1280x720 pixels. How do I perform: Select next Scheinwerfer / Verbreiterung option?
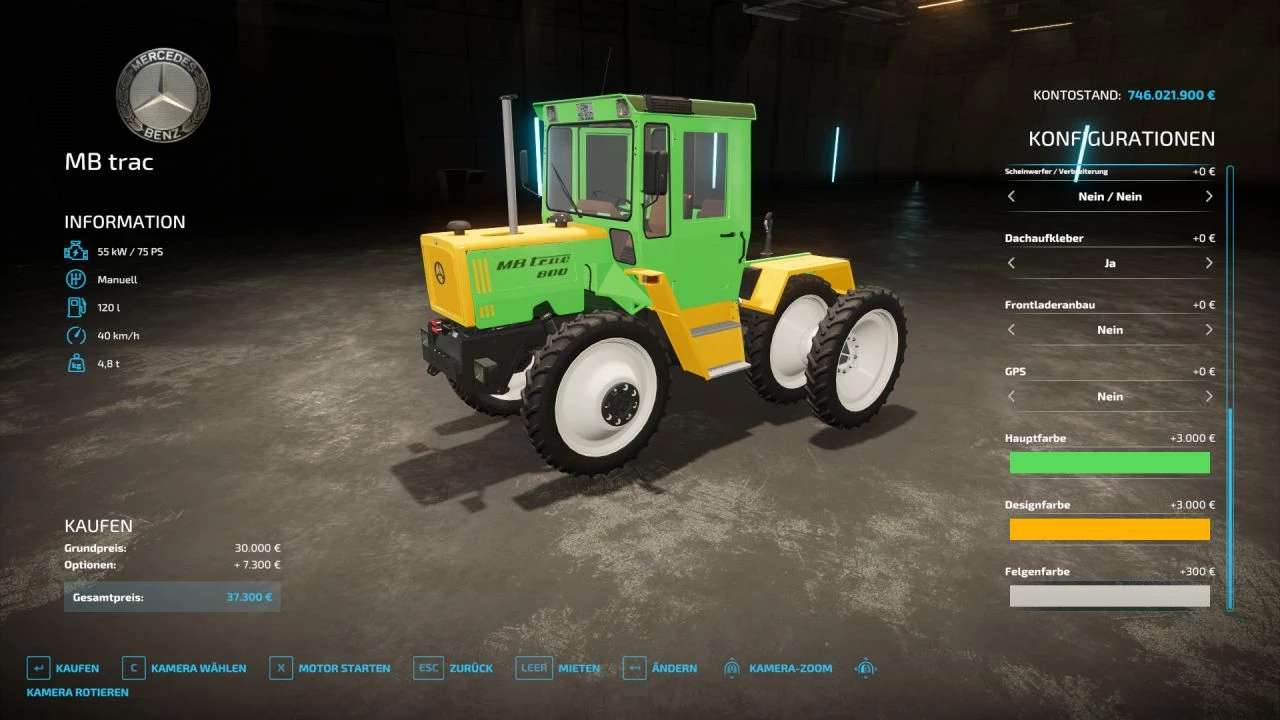point(1208,197)
